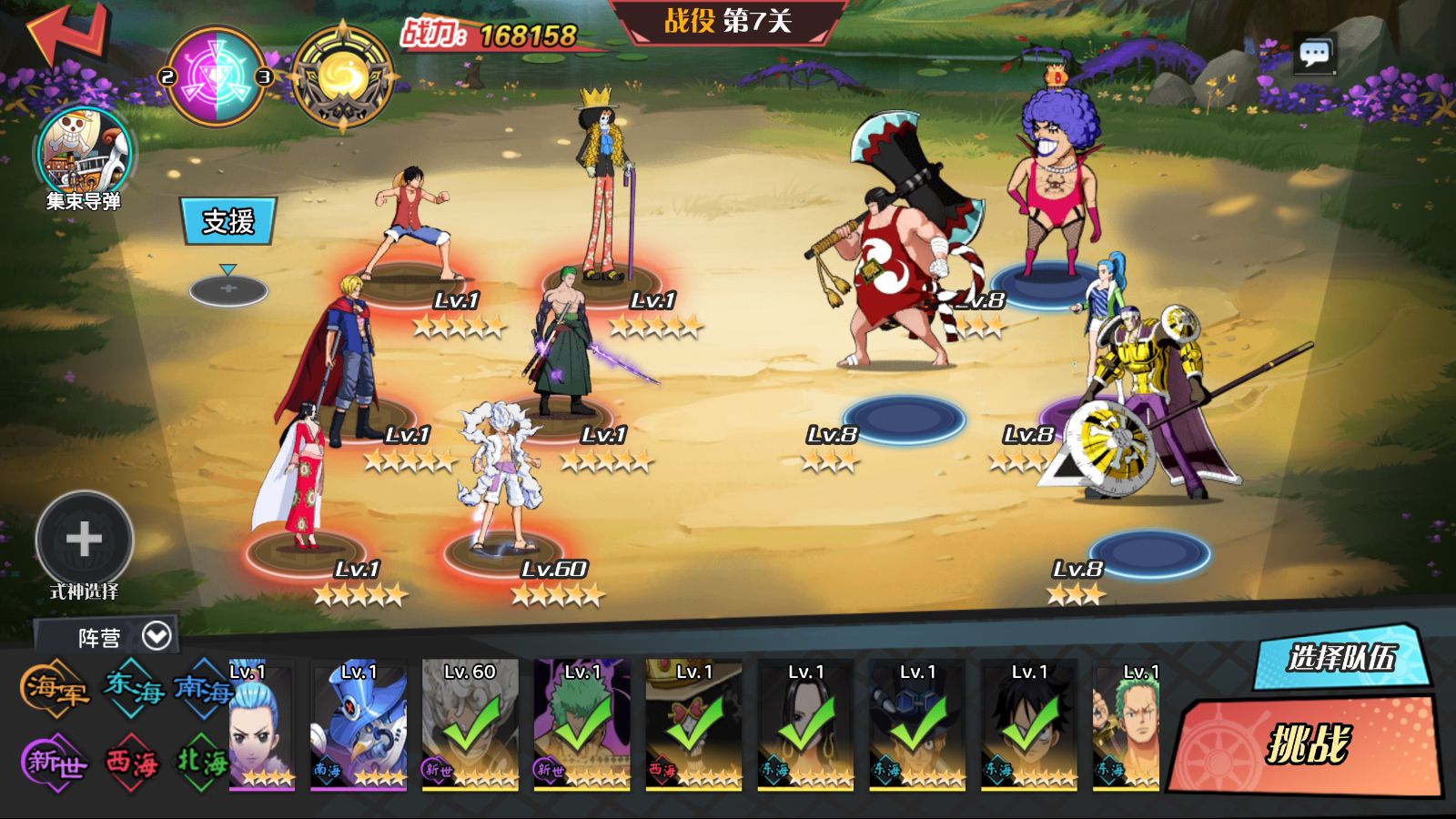The width and height of the screenshot is (1456, 819).
Task: Deselect the Lv.60 white-haired hero card
Action: pos(470,724)
